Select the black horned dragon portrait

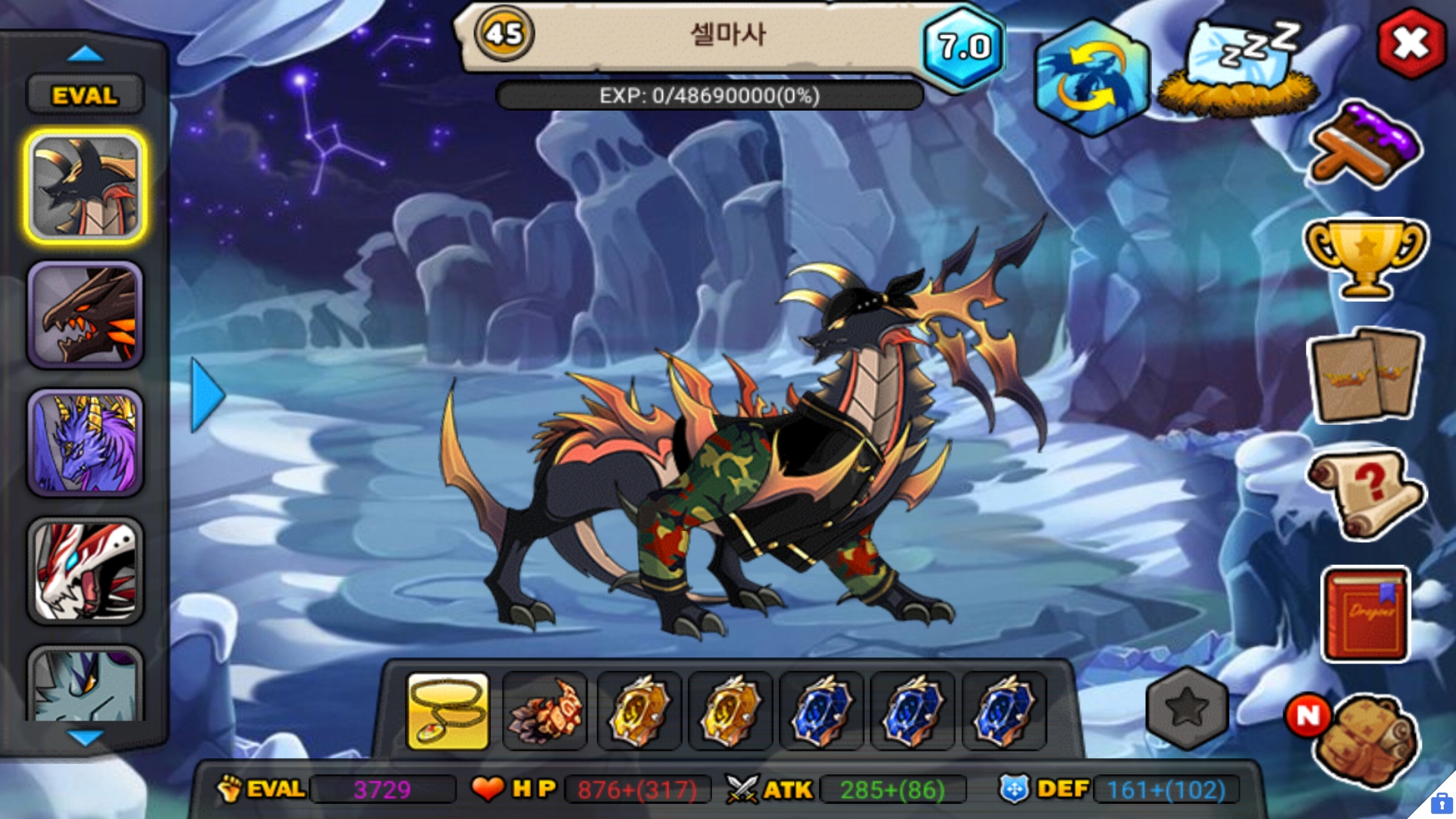(x=85, y=187)
